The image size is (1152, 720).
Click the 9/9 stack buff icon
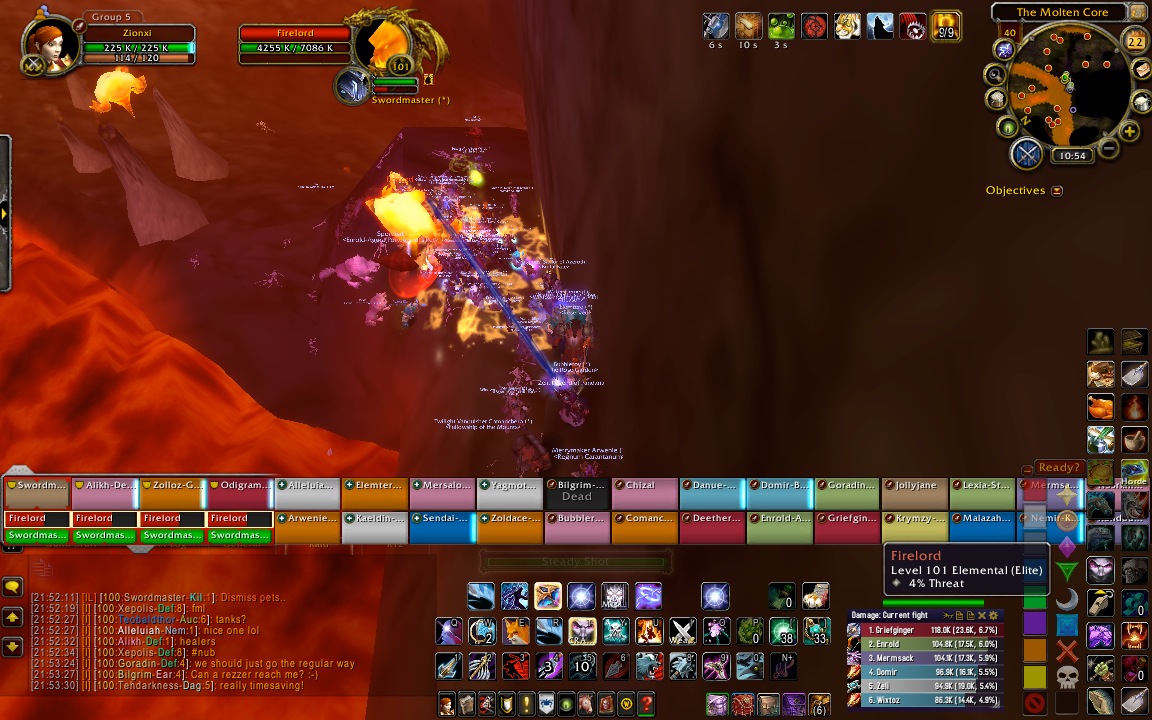(946, 26)
